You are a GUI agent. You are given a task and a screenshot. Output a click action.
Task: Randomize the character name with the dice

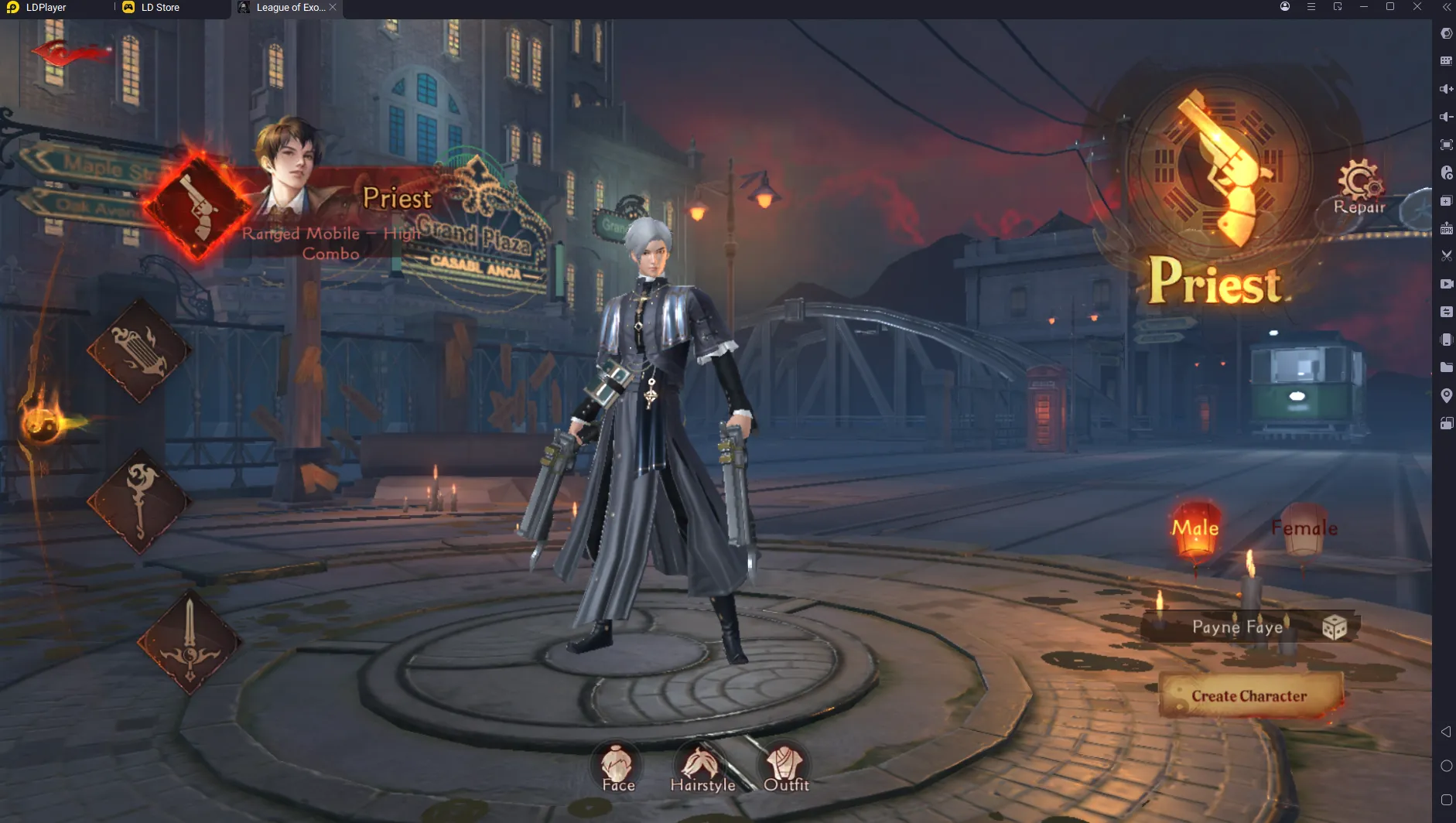coord(1335,627)
